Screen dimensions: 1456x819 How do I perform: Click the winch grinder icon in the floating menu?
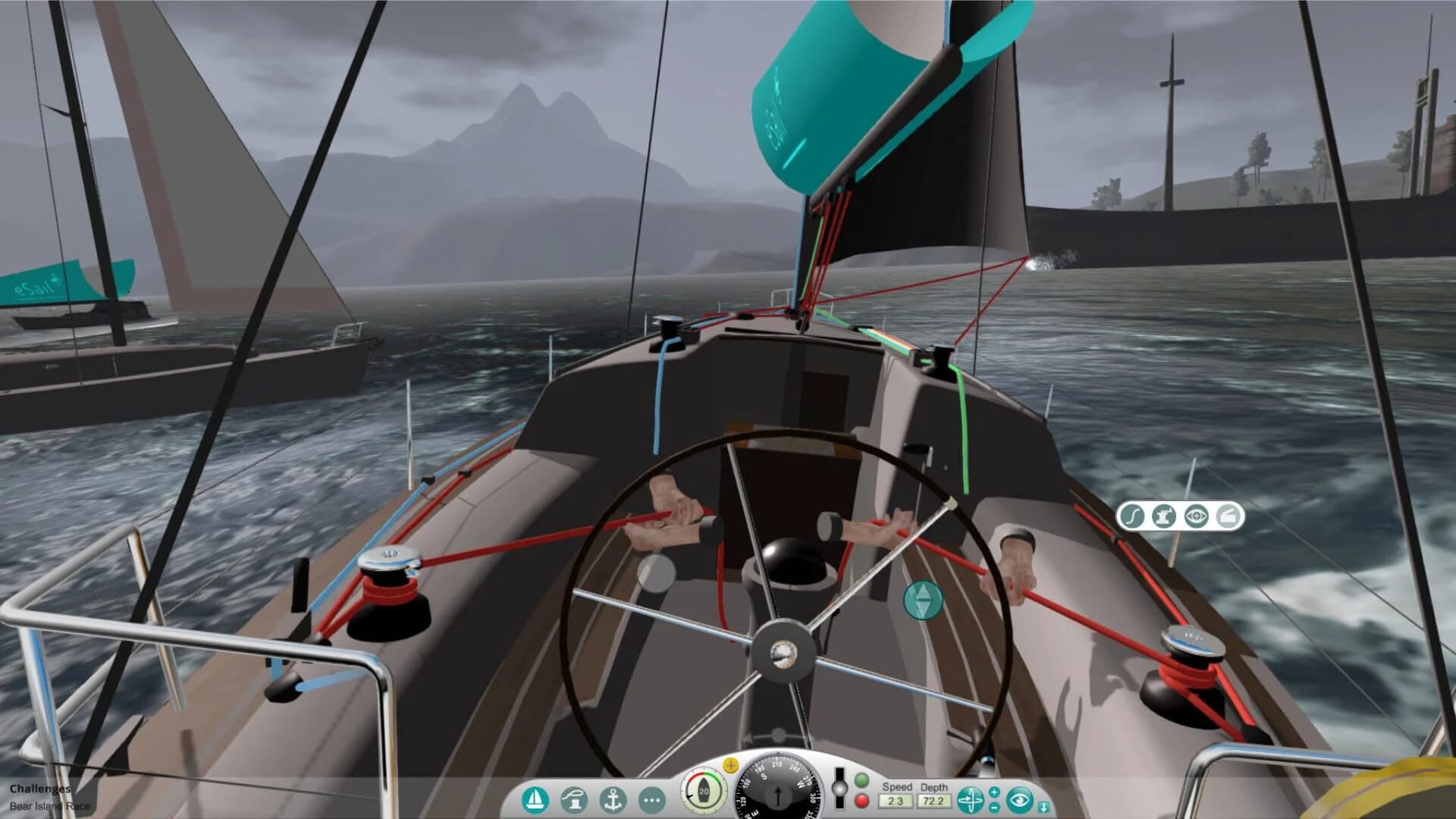1164,516
